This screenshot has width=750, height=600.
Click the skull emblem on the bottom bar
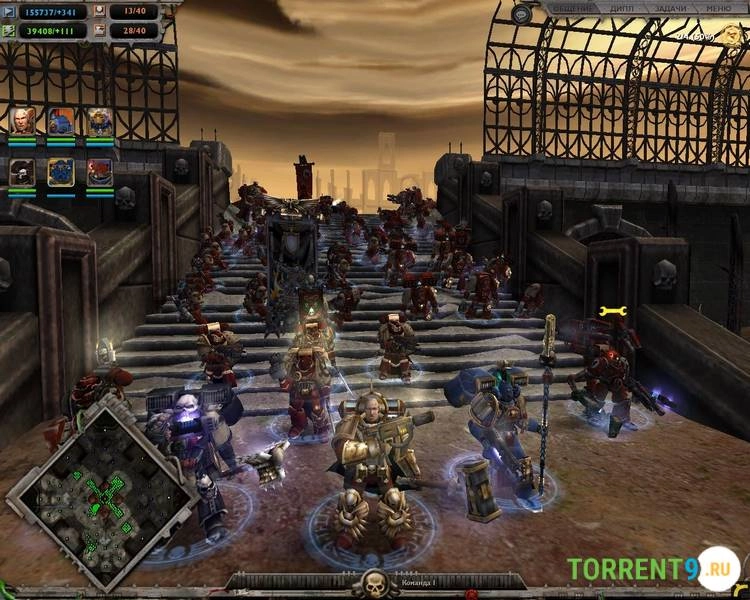(x=374, y=583)
